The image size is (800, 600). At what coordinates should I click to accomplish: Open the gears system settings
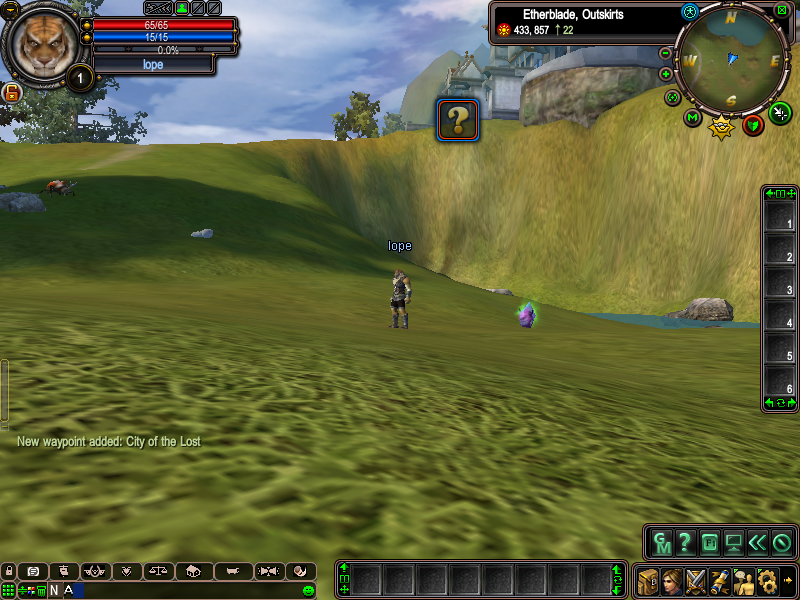click(x=767, y=580)
